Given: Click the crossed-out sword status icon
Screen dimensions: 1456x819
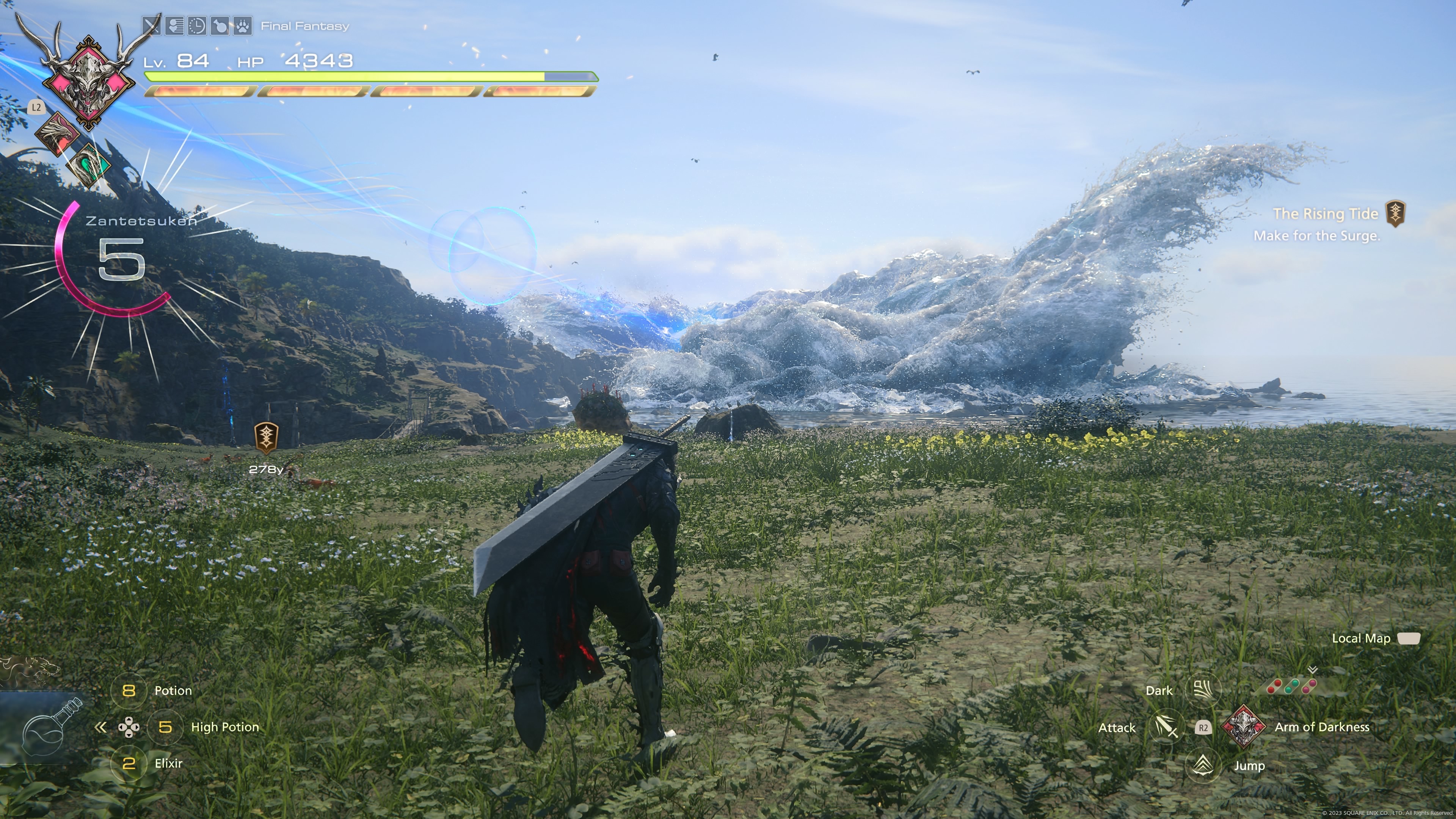Looking at the screenshot, I should pos(152,26).
